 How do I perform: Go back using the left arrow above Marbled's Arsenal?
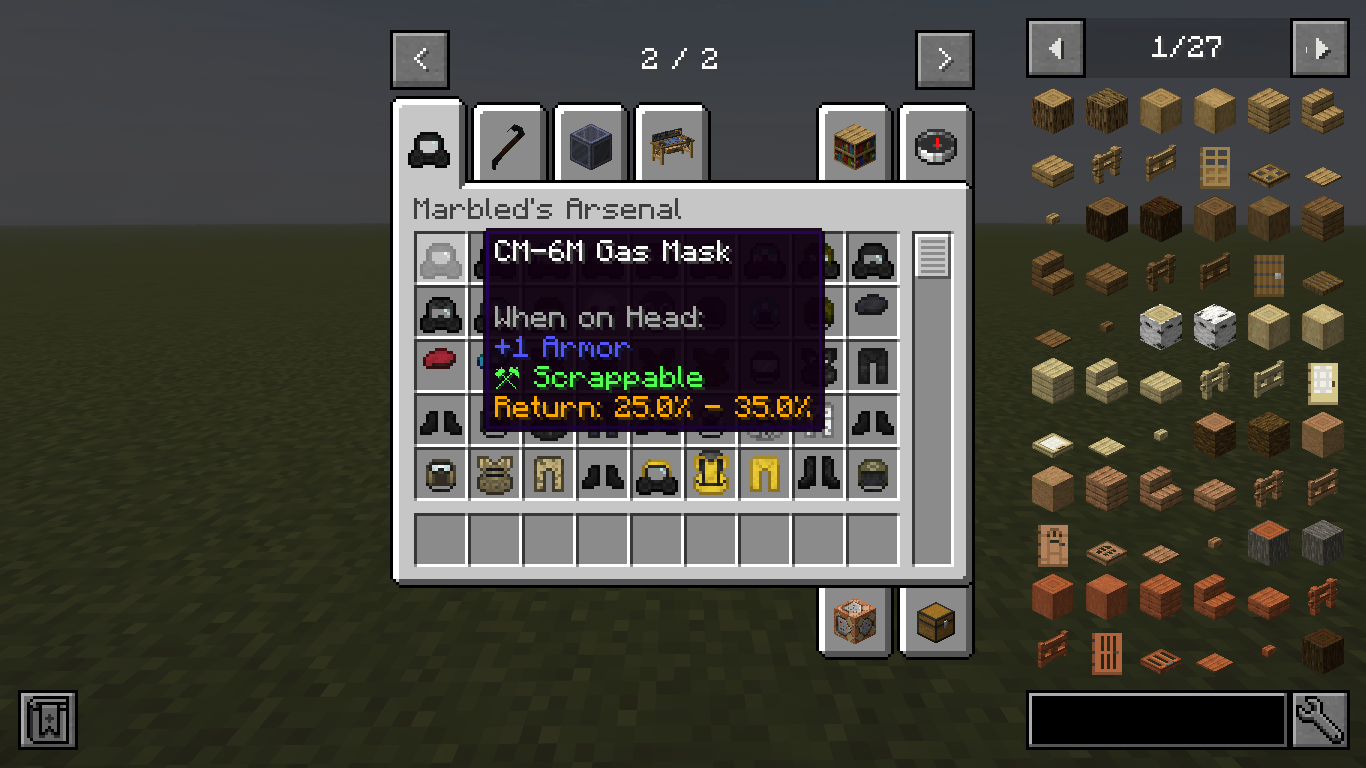(420, 59)
